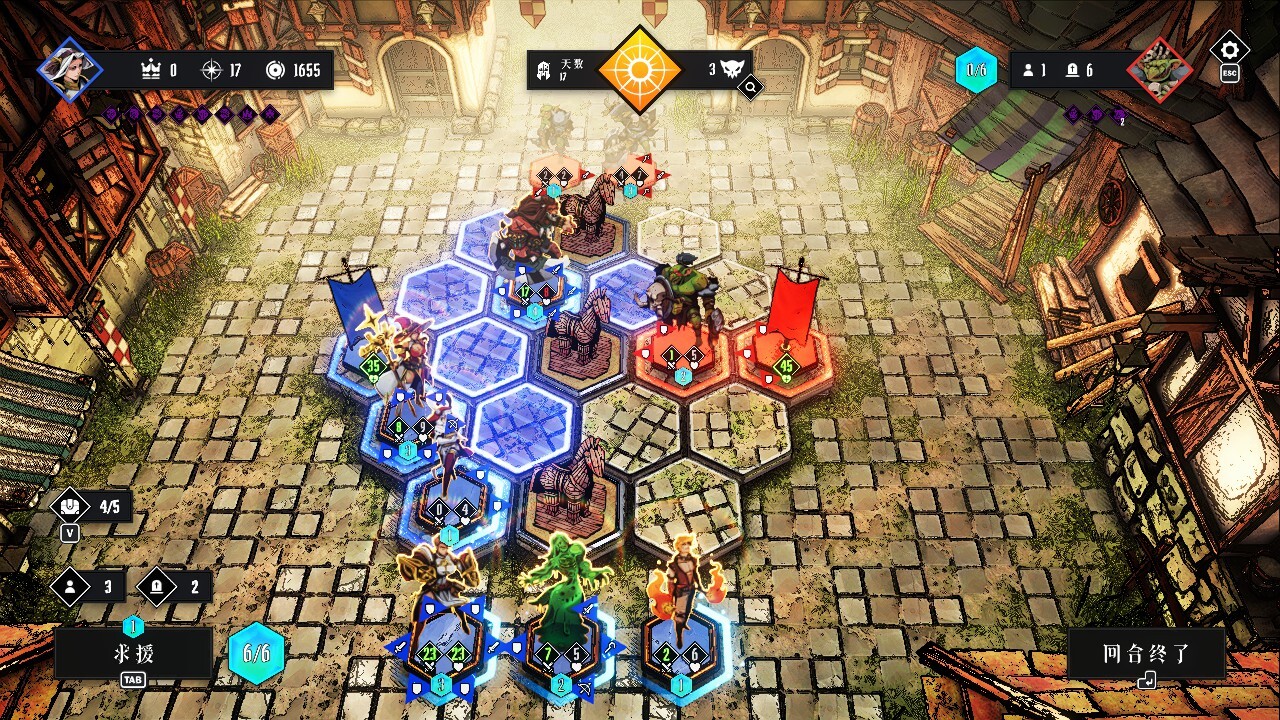The width and height of the screenshot is (1280, 720).
Task: Click the ESC hint icon below the gear
Action: (1229, 75)
